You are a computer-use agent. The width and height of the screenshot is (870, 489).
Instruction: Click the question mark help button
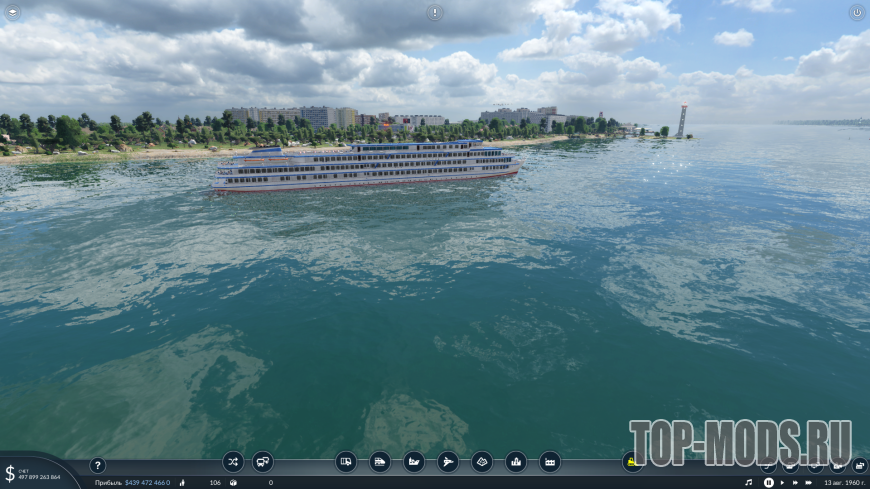[x=97, y=465]
